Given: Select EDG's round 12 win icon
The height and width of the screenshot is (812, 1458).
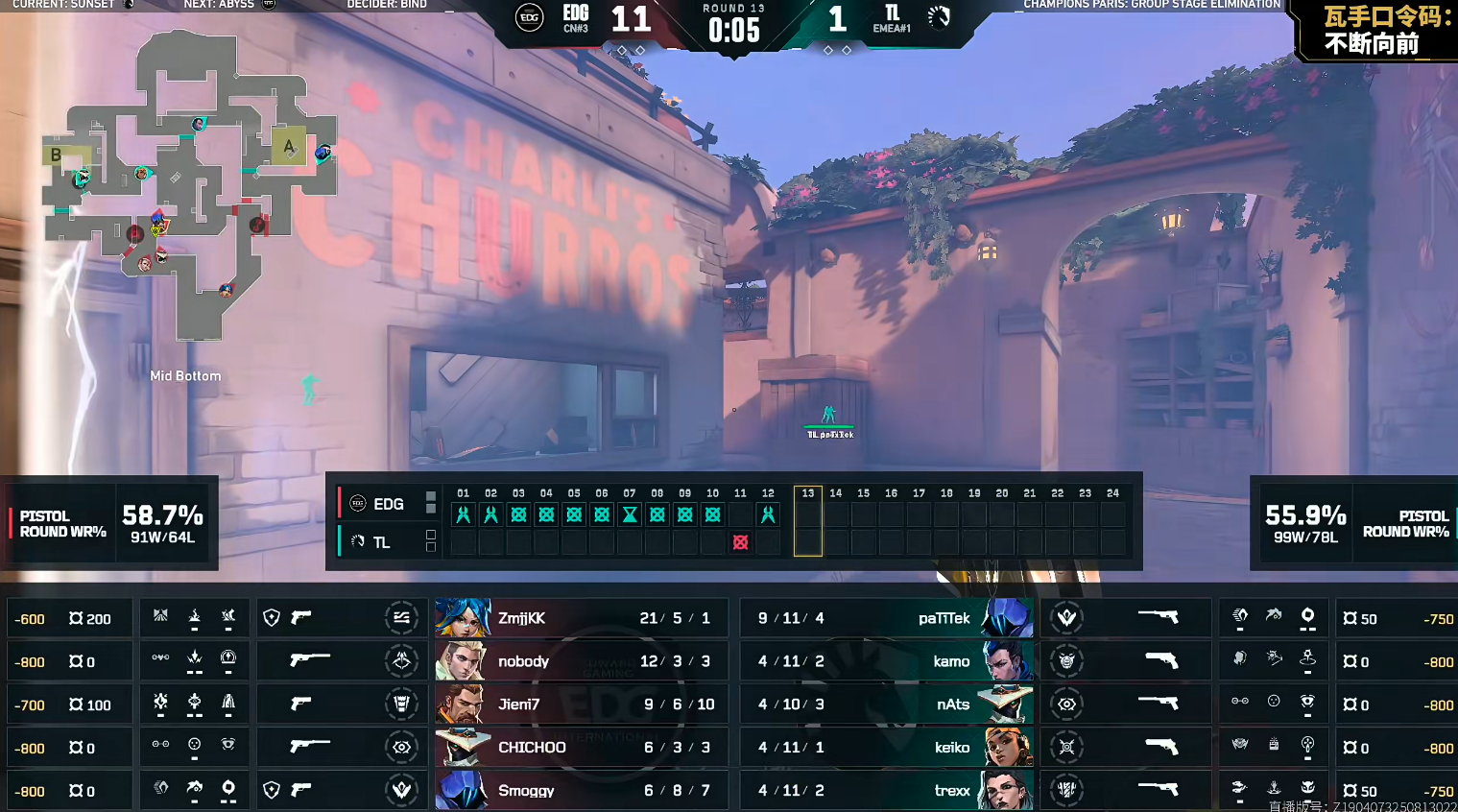Looking at the screenshot, I should click(x=768, y=514).
